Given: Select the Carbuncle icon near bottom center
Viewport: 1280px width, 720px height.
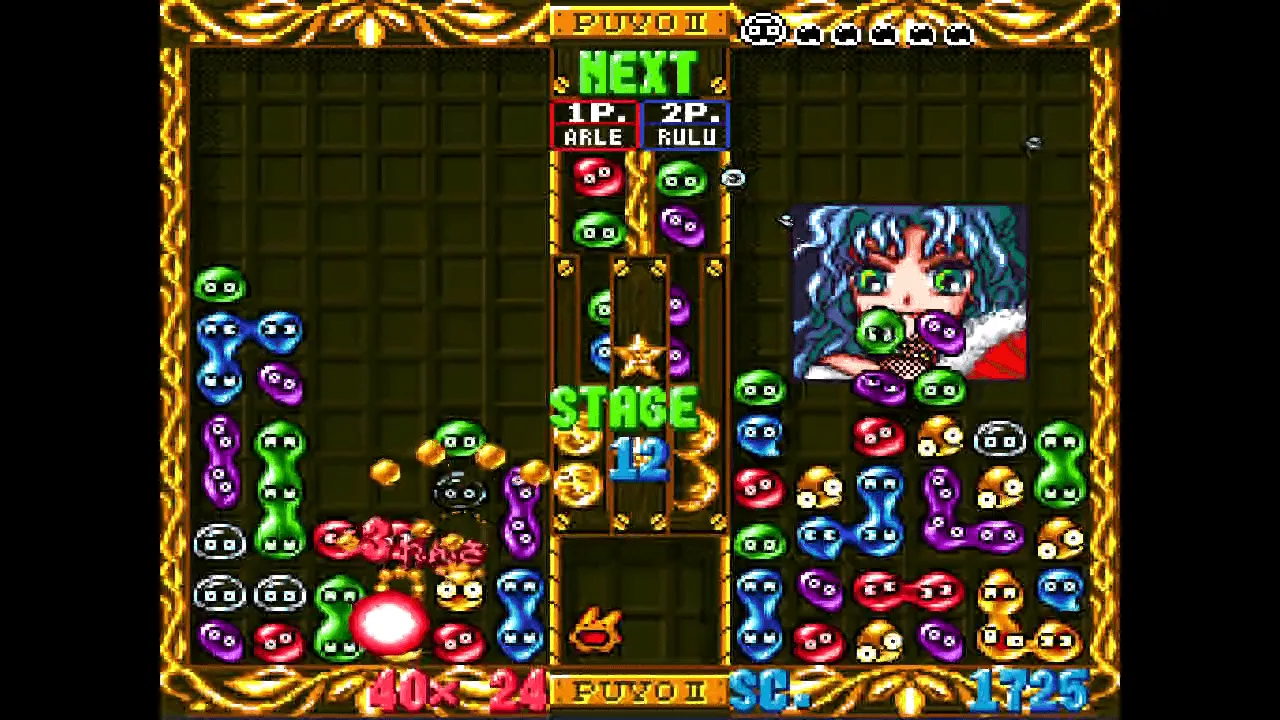Looking at the screenshot, I should pos(597,627).
